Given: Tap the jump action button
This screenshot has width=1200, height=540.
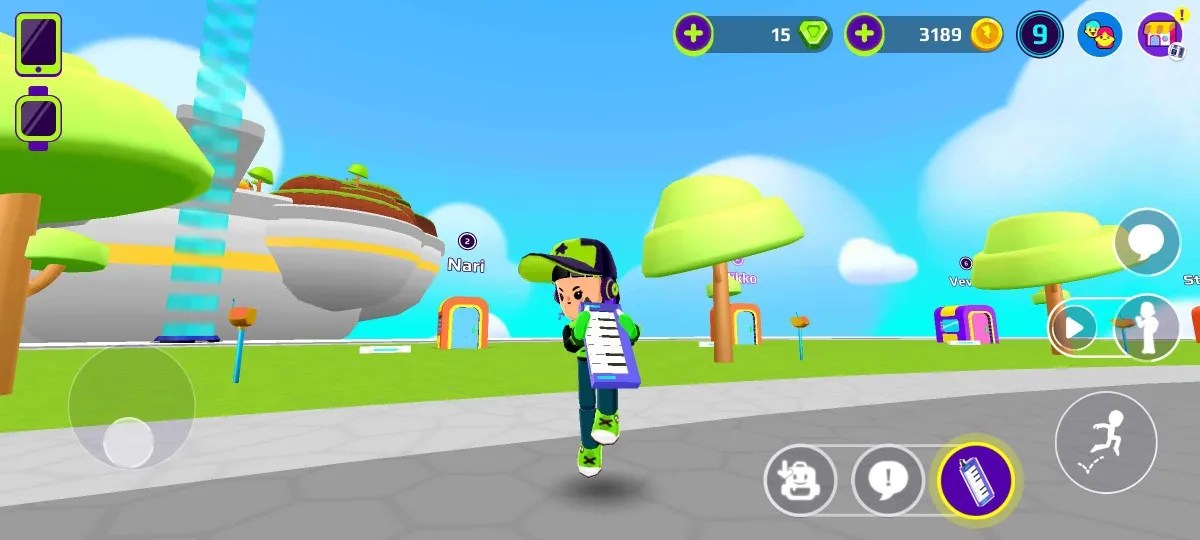Looking at the screenshot, I should (1106, 441).
